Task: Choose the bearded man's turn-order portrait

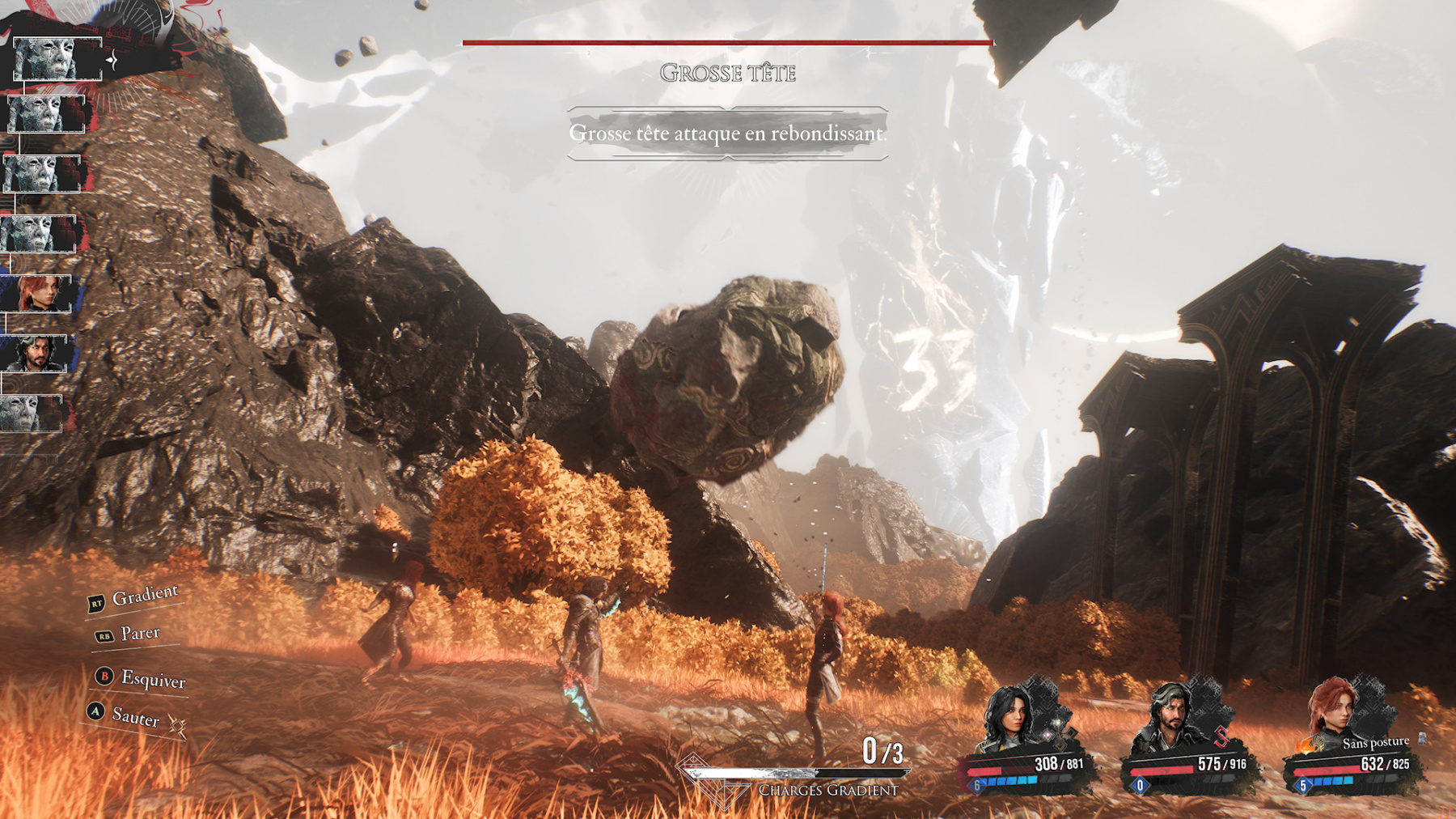Action: [x=35, y=354]
